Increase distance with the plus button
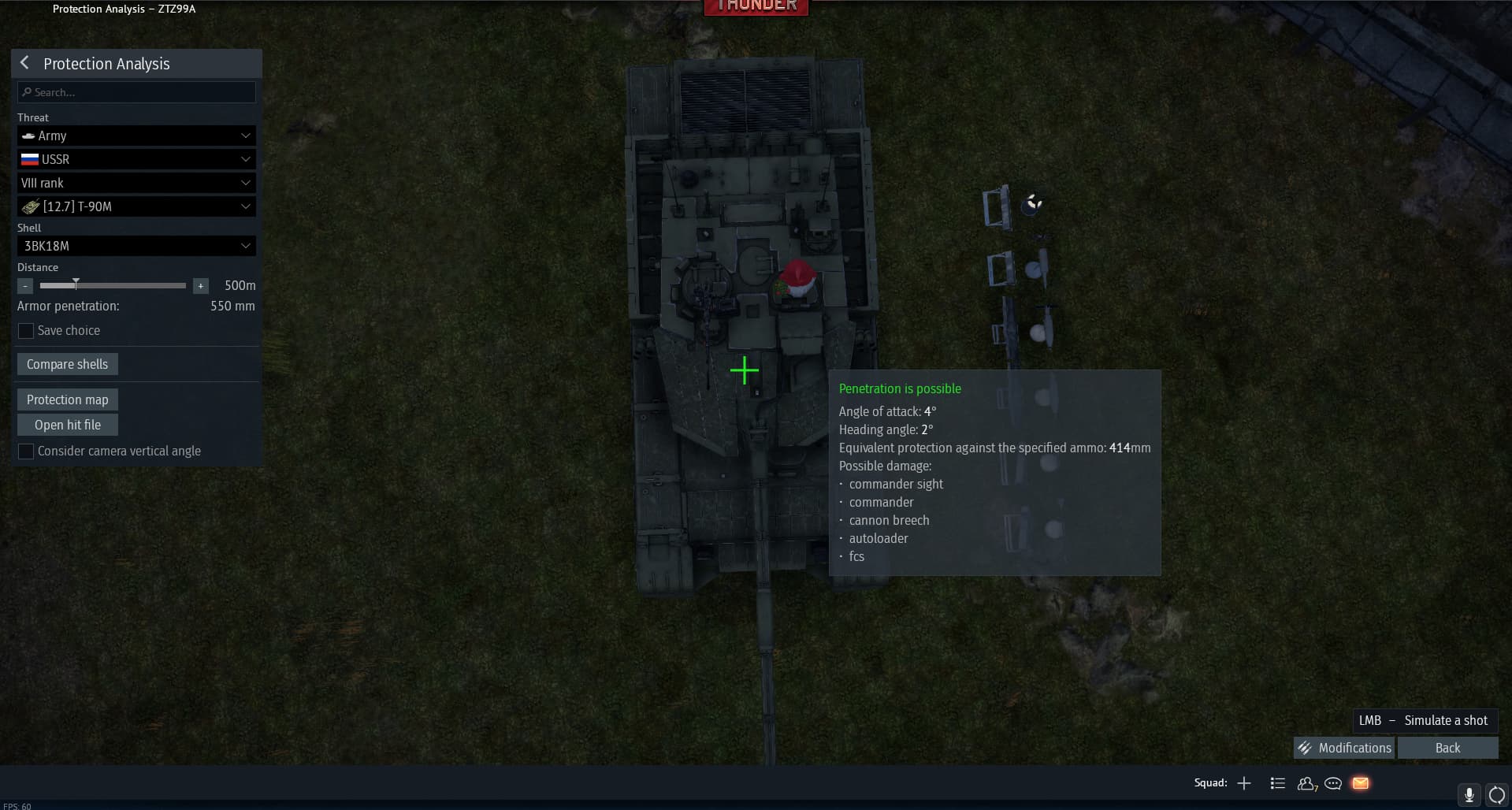 click(201, 286)
